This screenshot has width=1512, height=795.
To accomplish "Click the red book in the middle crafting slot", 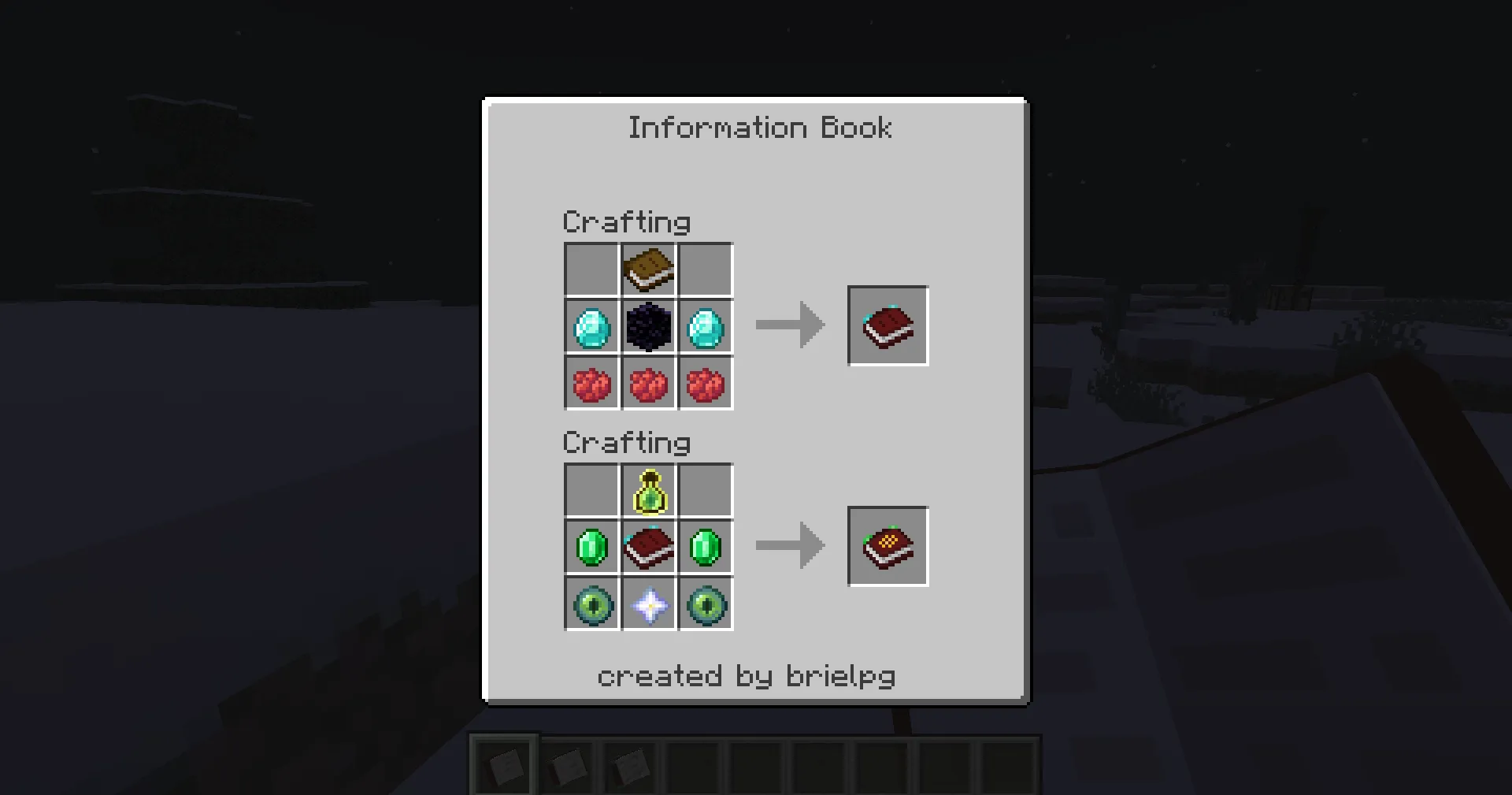I will coord(648,547).
